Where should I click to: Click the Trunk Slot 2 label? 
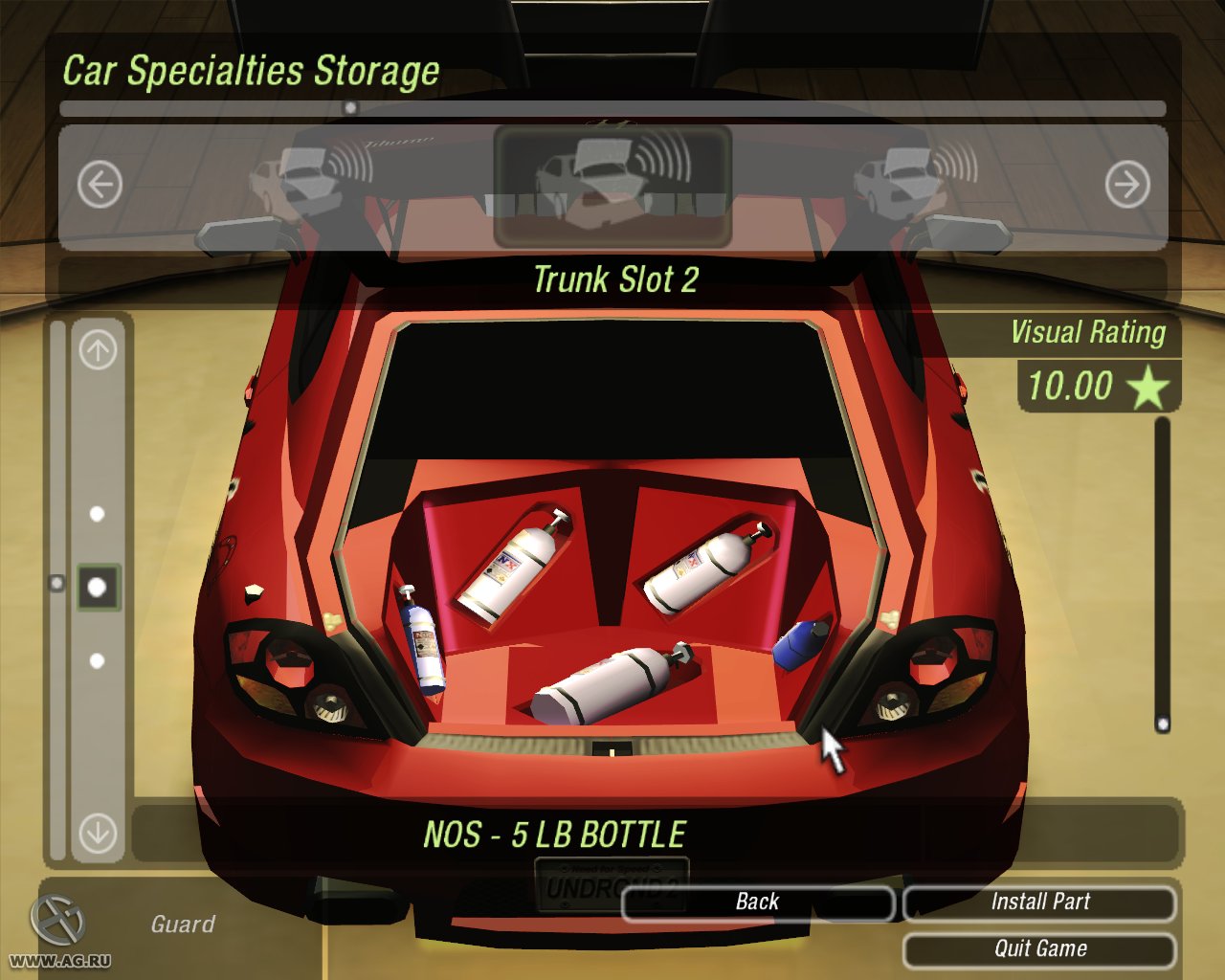pyautogui.click(x=617, y=279)
